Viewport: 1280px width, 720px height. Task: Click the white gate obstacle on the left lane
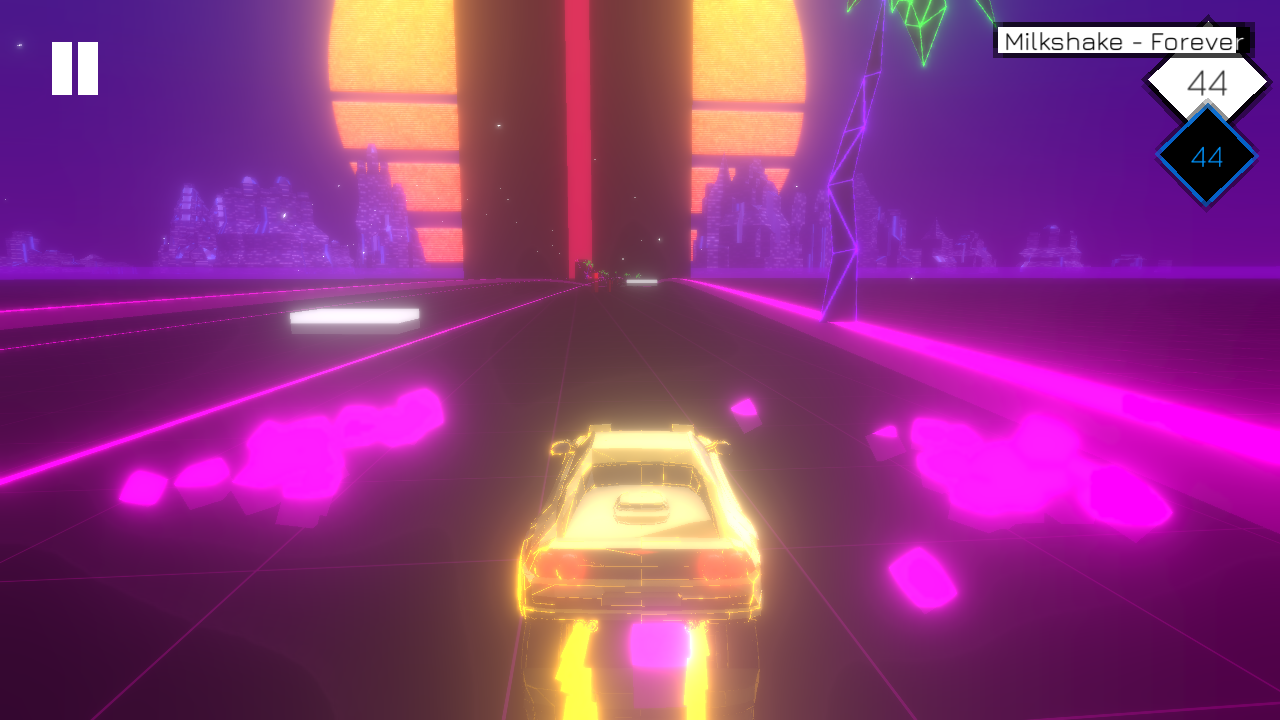point(355,320)
